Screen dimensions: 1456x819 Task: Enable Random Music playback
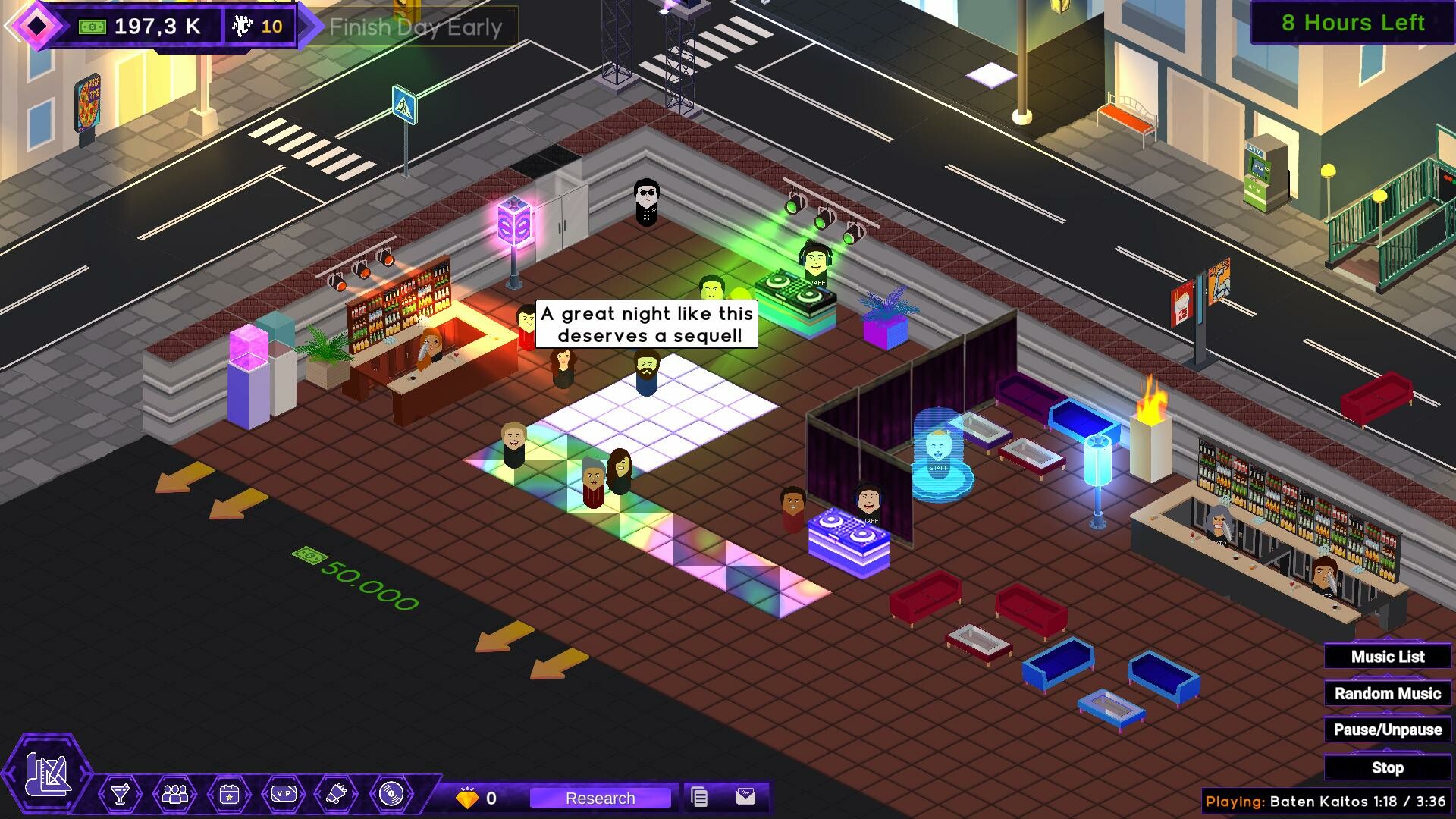pyautogui.click(x=1386, y=692)
